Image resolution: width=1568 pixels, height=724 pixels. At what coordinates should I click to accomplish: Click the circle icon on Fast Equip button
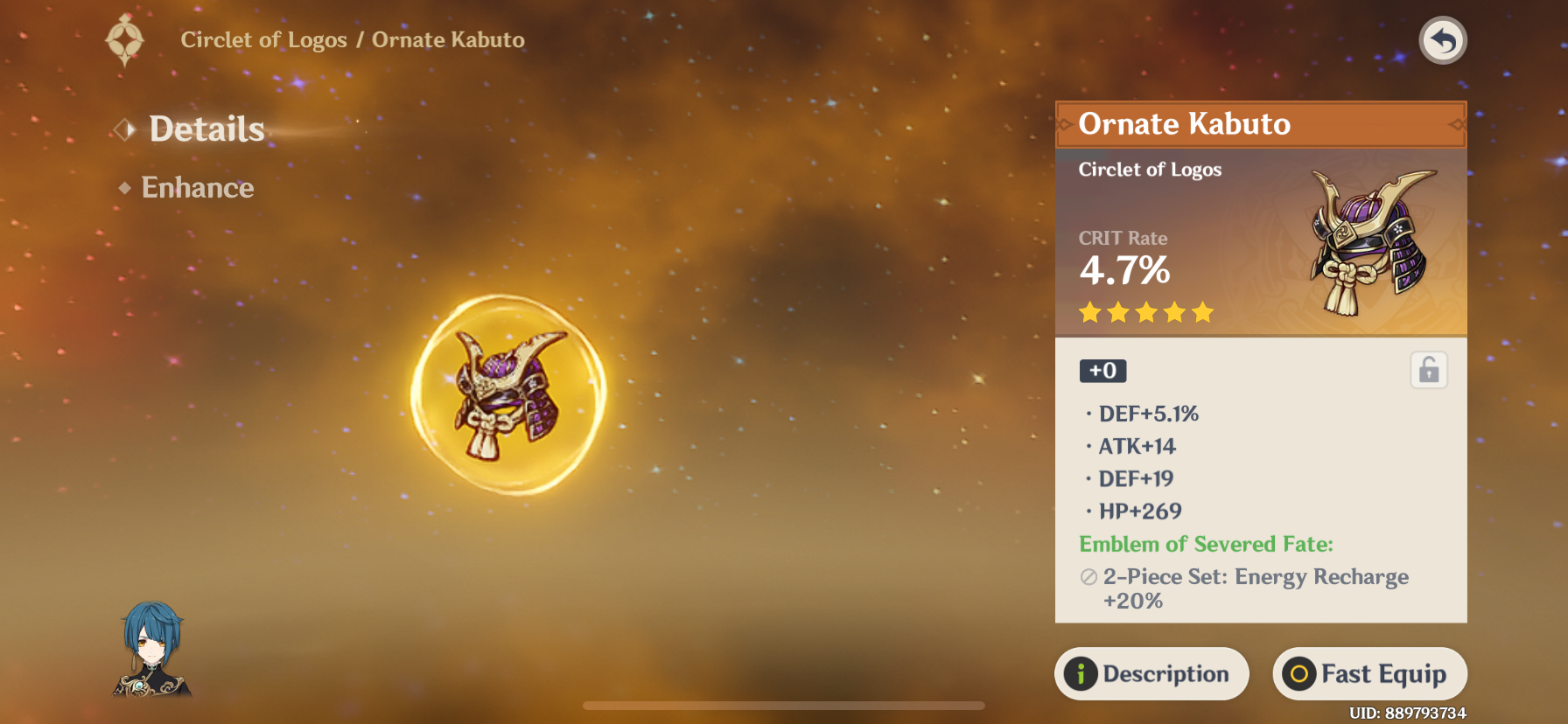pos(1298,673)
